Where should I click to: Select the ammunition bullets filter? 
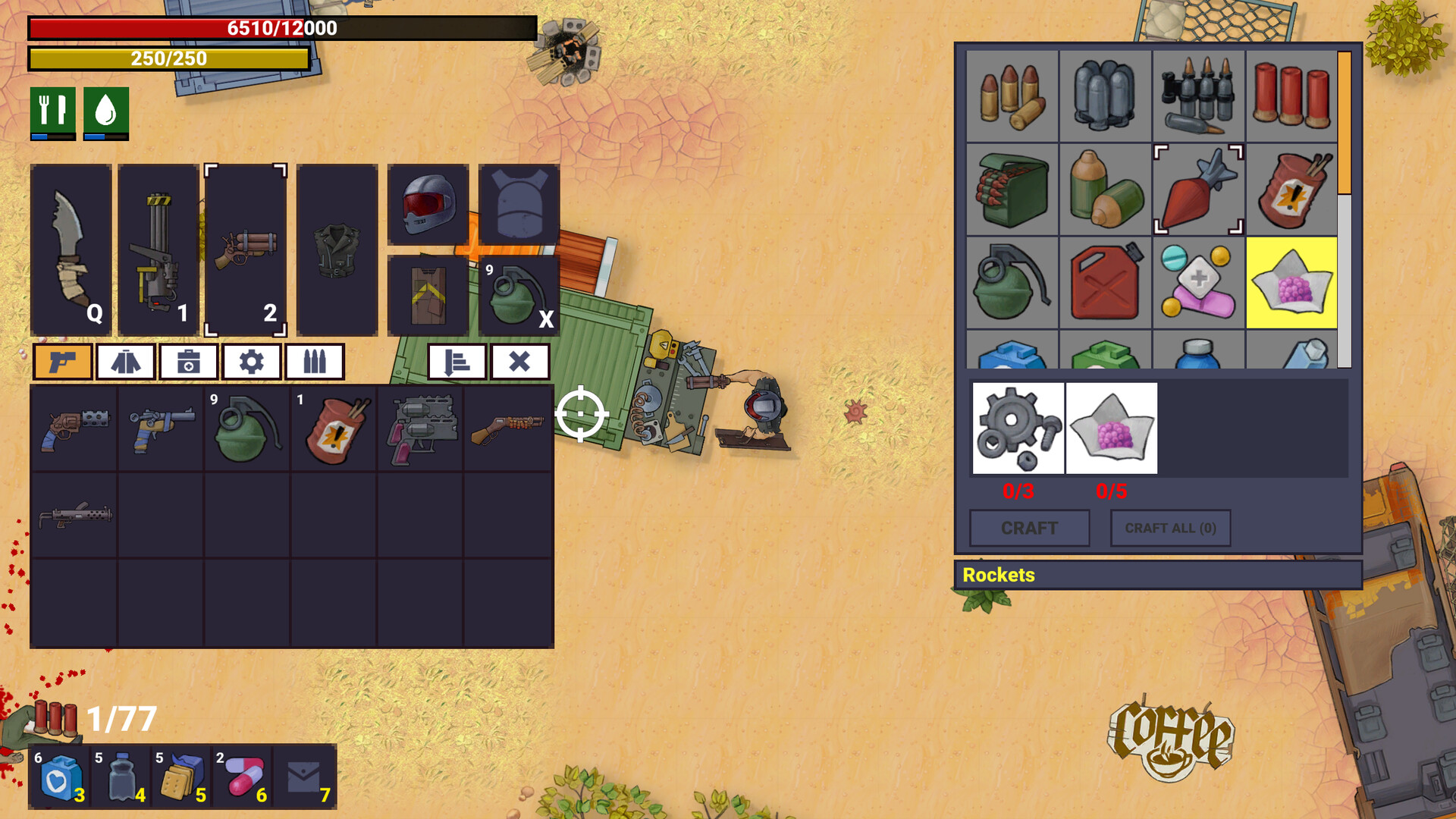315,361
